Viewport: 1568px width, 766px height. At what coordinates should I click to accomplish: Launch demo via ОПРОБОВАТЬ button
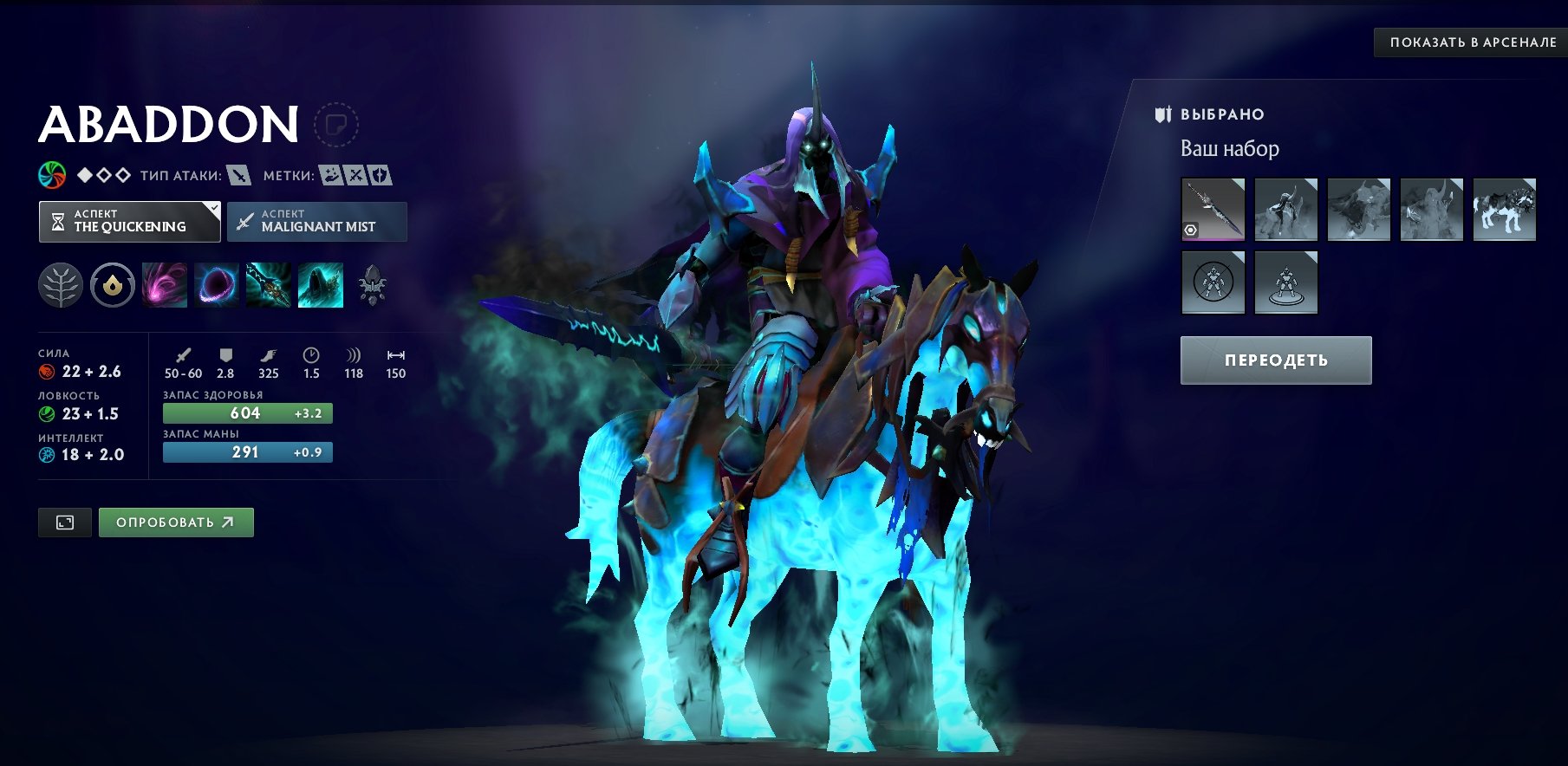click(x=175, y=523)
